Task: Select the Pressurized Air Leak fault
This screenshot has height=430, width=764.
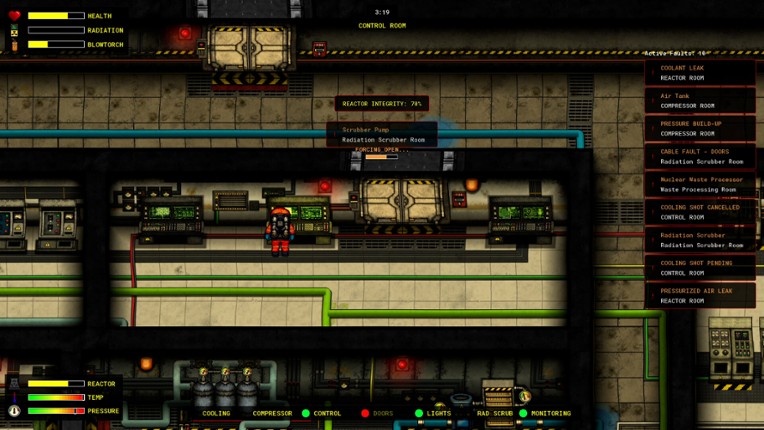Action: (700, 296)
